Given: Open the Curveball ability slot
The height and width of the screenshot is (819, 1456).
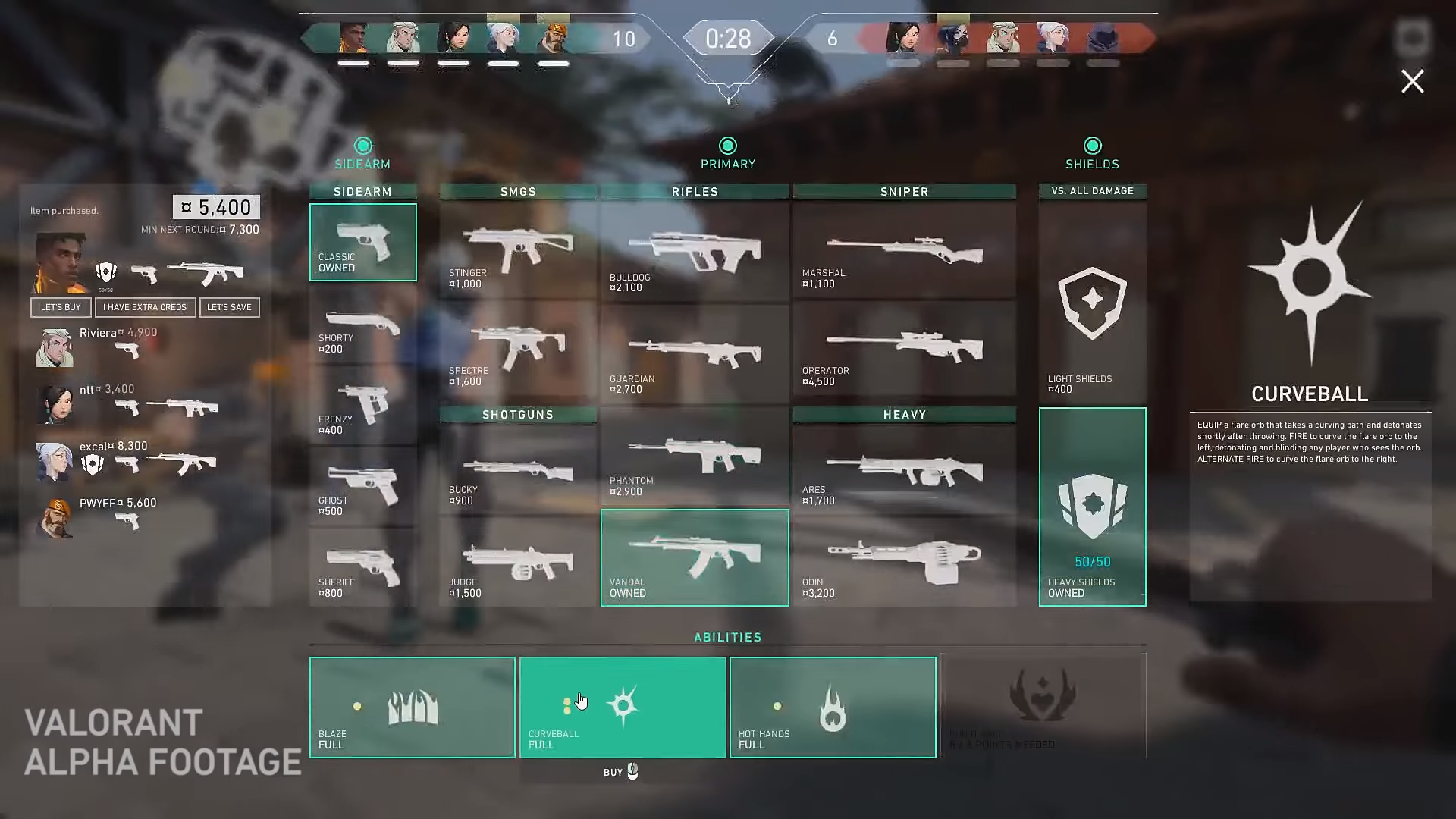Looking at the screenshot, I should 623,707.
